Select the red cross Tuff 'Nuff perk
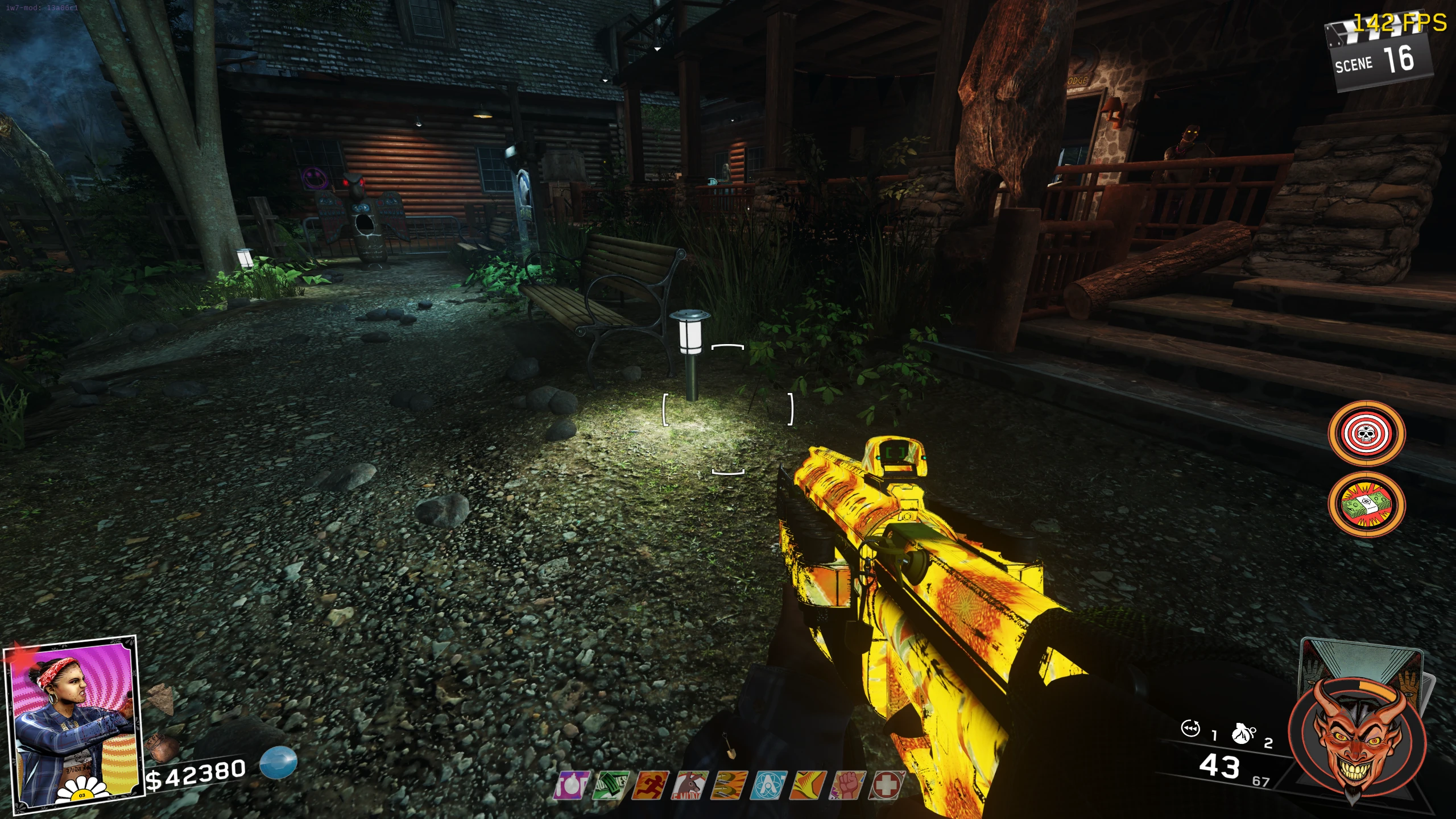 (886, 785)
